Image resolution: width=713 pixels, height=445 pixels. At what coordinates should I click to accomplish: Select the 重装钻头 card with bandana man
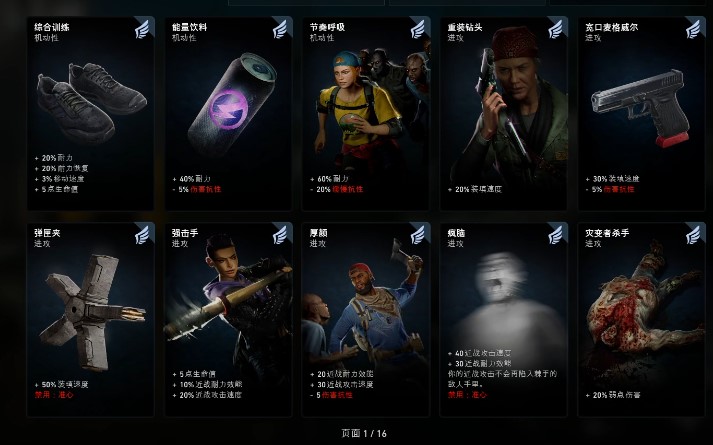(x=503, y=112)
